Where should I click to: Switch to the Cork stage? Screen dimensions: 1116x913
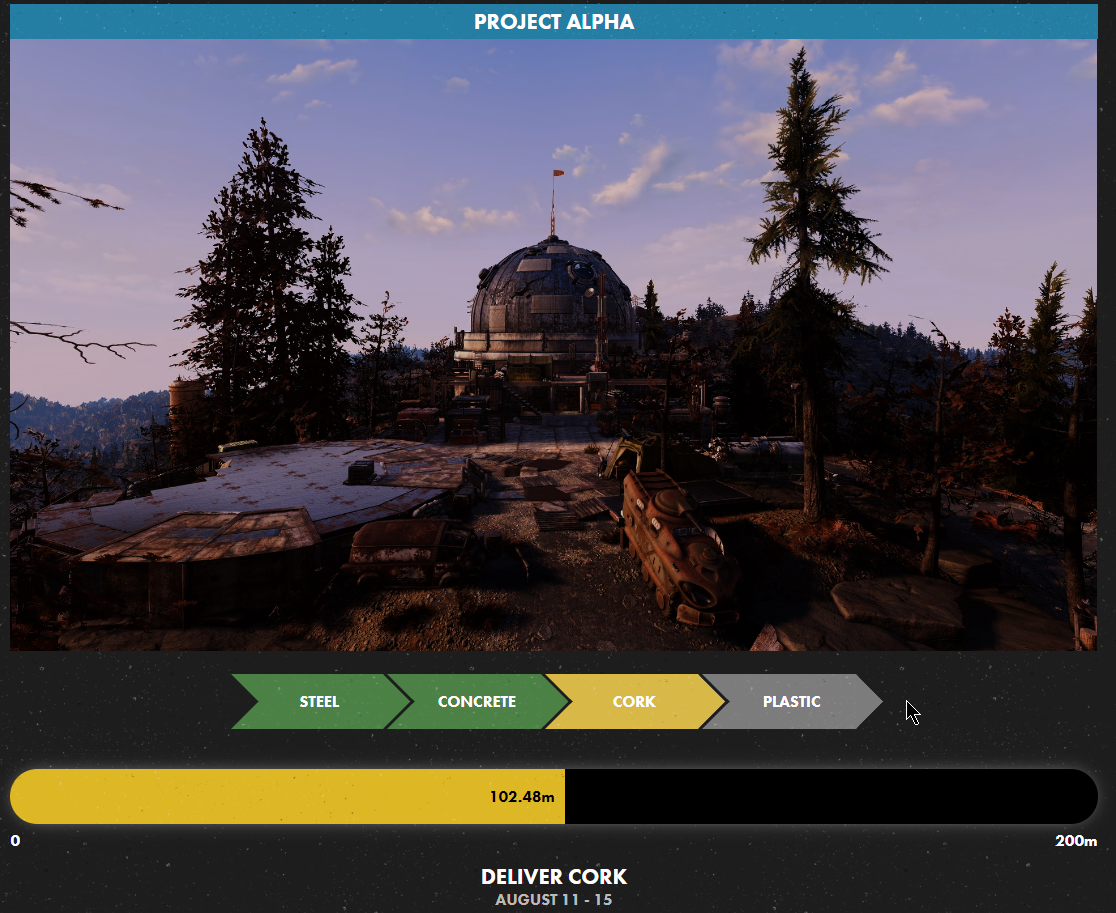(x=634, y=701)
